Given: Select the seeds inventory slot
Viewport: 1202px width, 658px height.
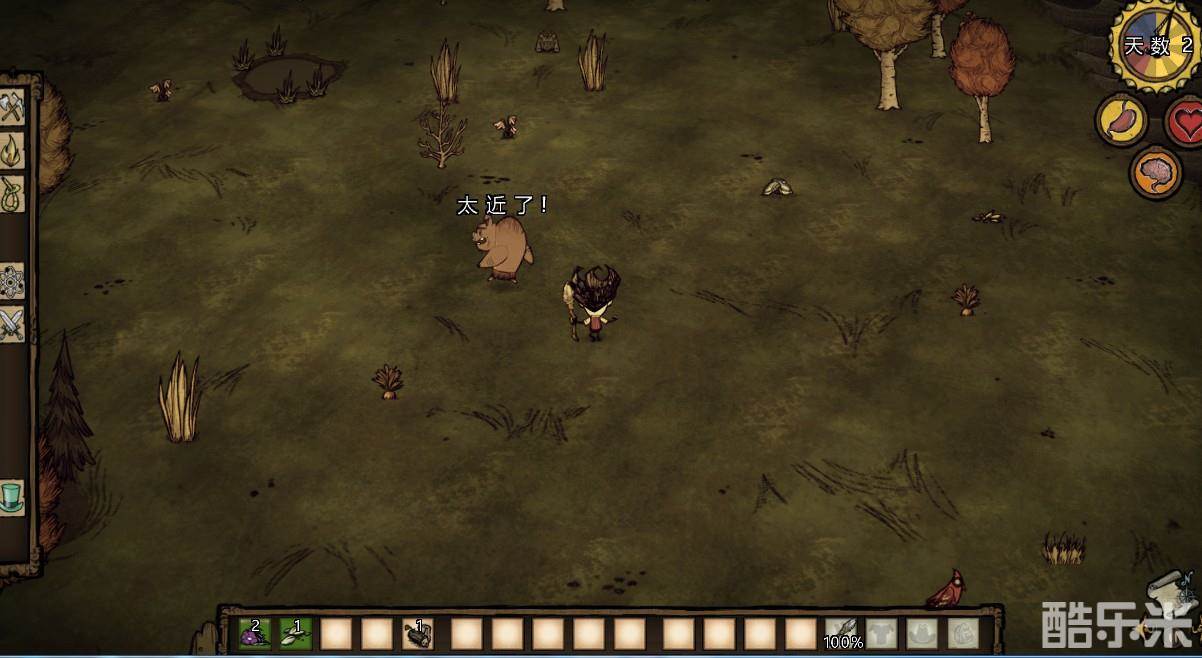Looking at the screenshot, I should (x=296, y=633).
